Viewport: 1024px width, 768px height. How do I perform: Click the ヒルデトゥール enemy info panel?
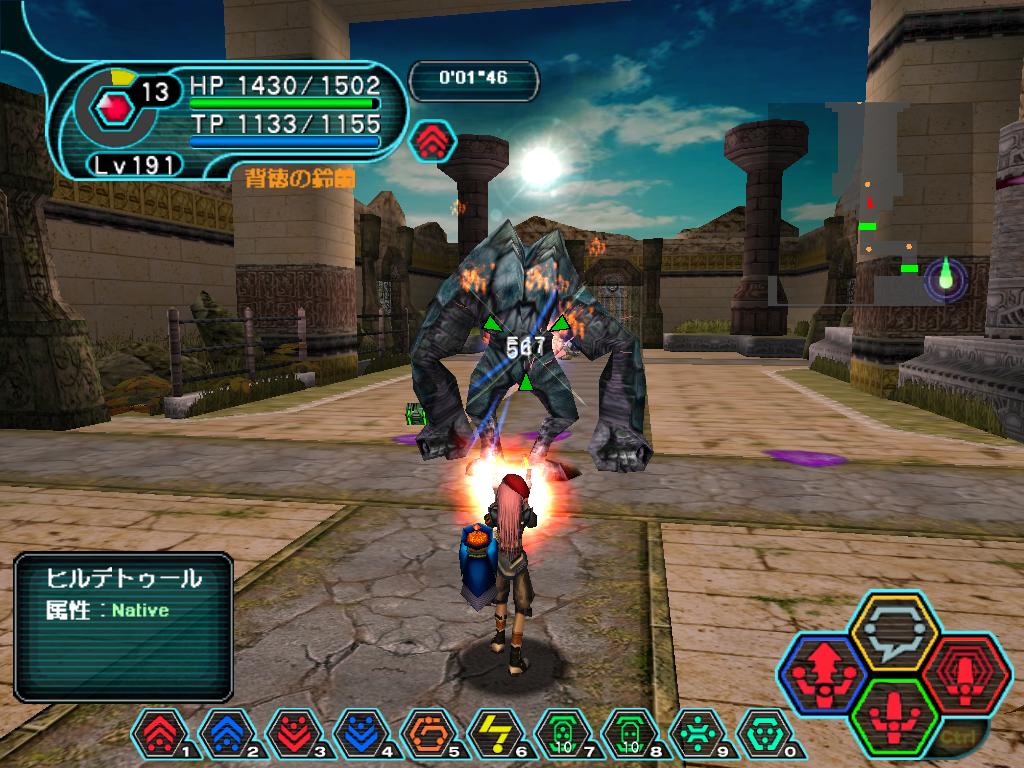123,627
